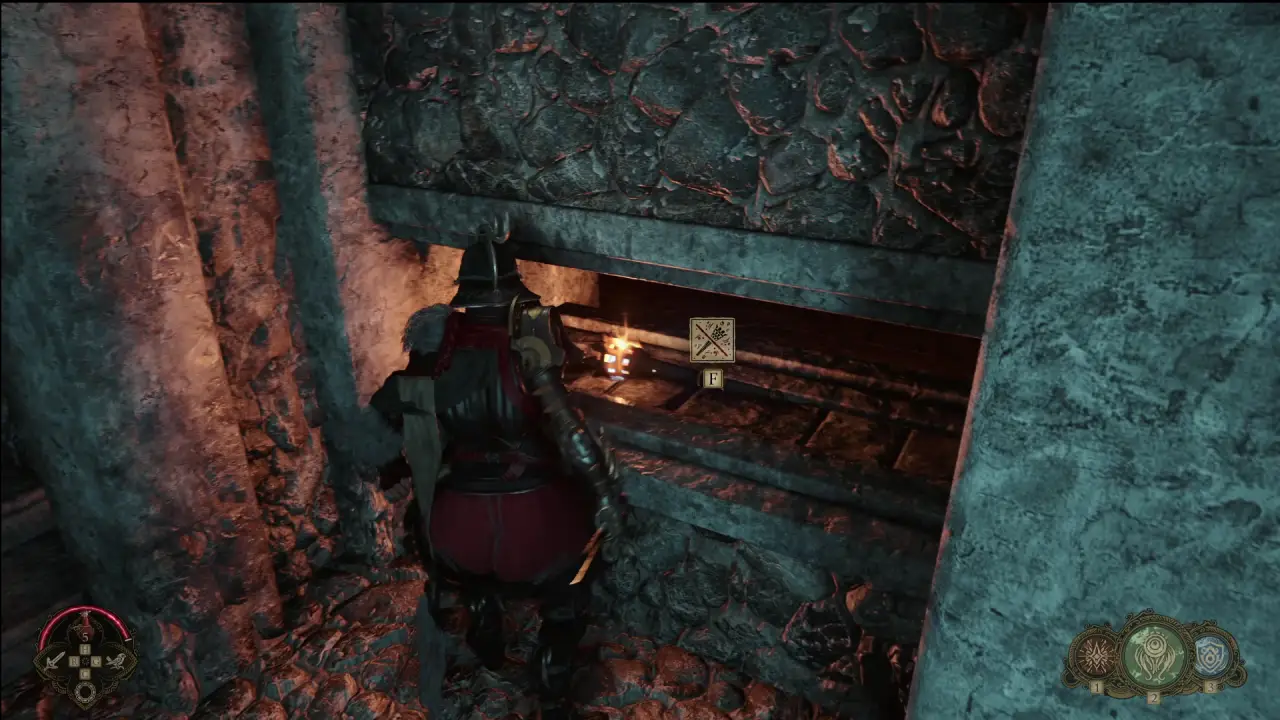Select the bird companion slot icon
Viewport: 1280px width, 720px height.
[x=116, y=660]
